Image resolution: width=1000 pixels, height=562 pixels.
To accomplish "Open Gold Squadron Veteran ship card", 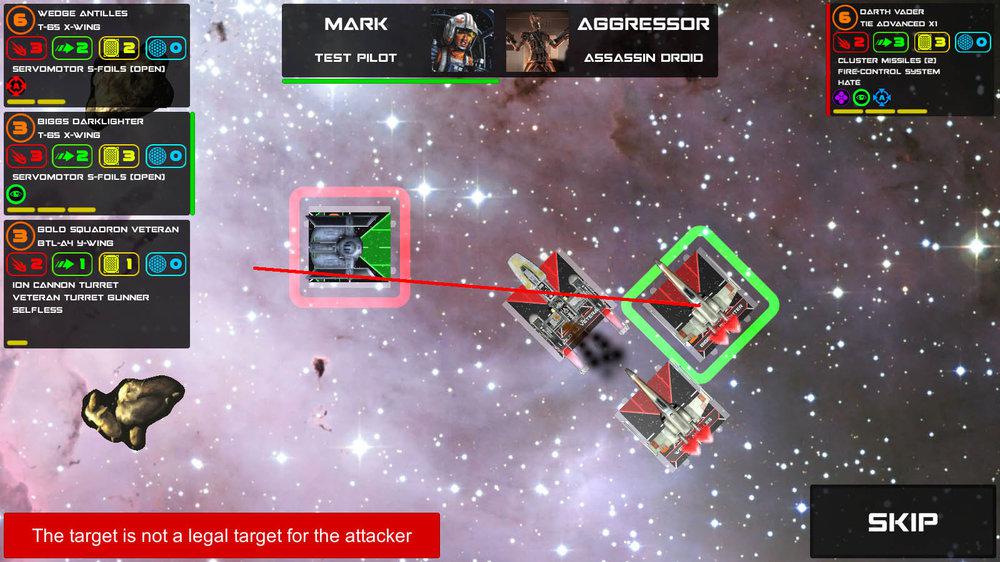I will point(96,284).
